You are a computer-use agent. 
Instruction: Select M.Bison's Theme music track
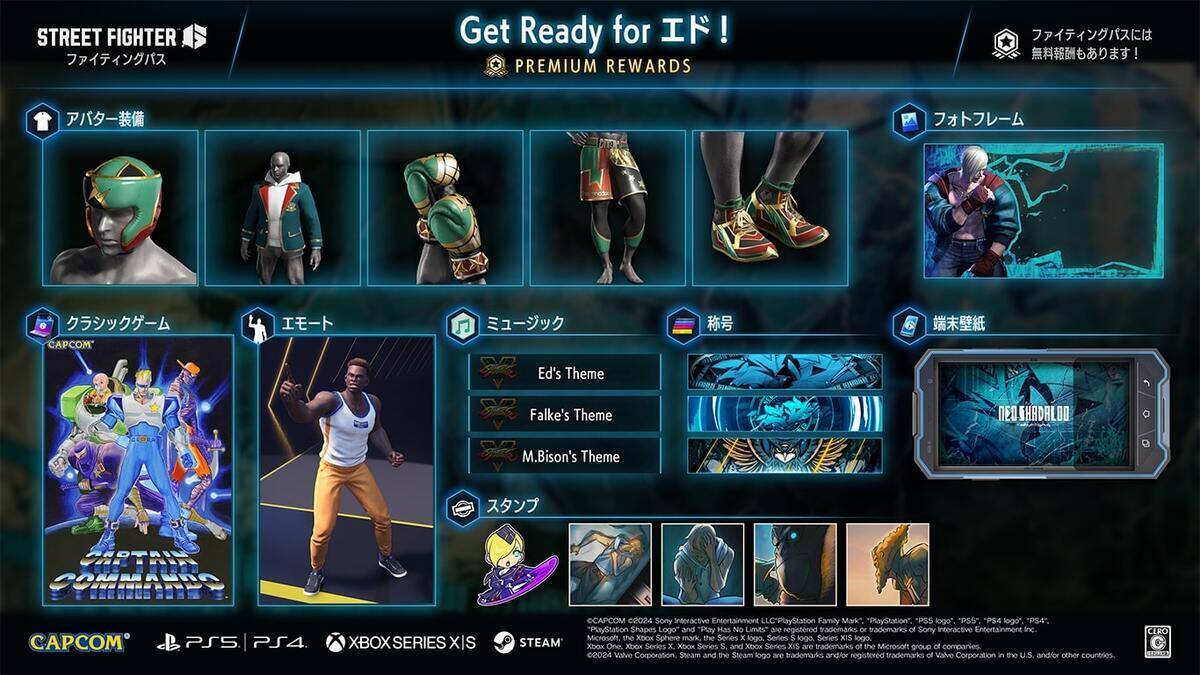point(565,456)
